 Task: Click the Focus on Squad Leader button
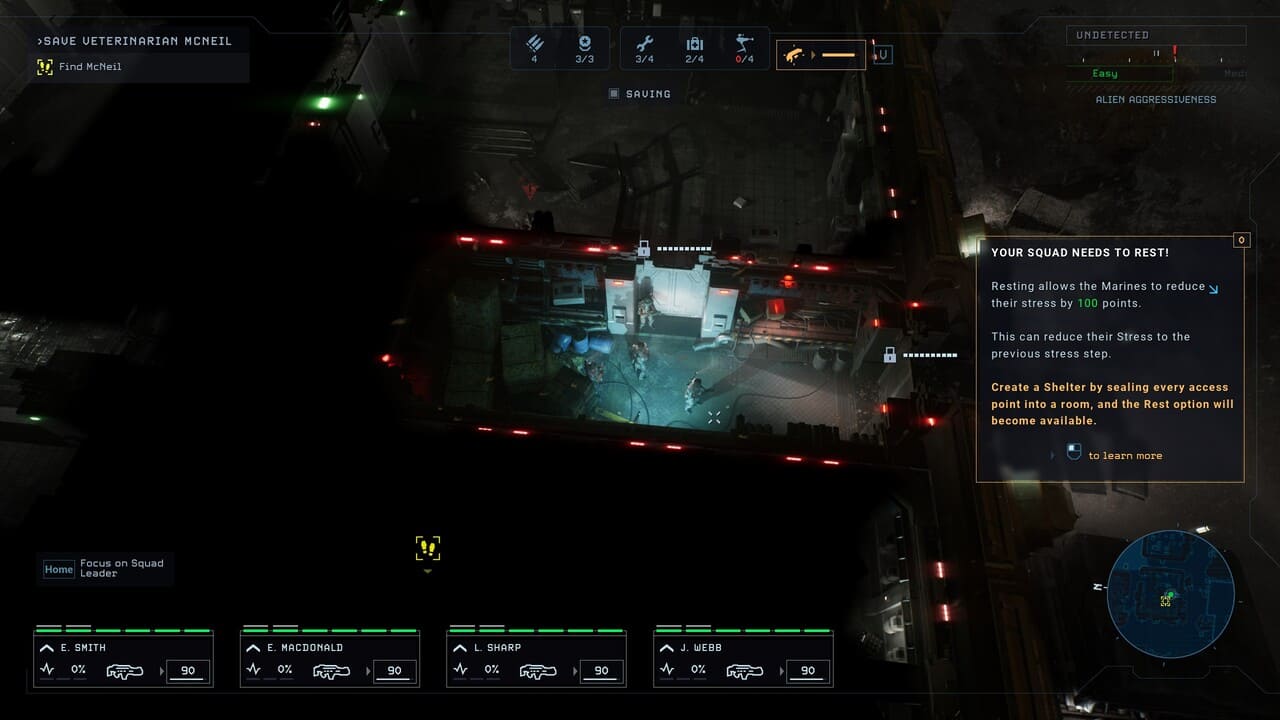click(105, 569)
